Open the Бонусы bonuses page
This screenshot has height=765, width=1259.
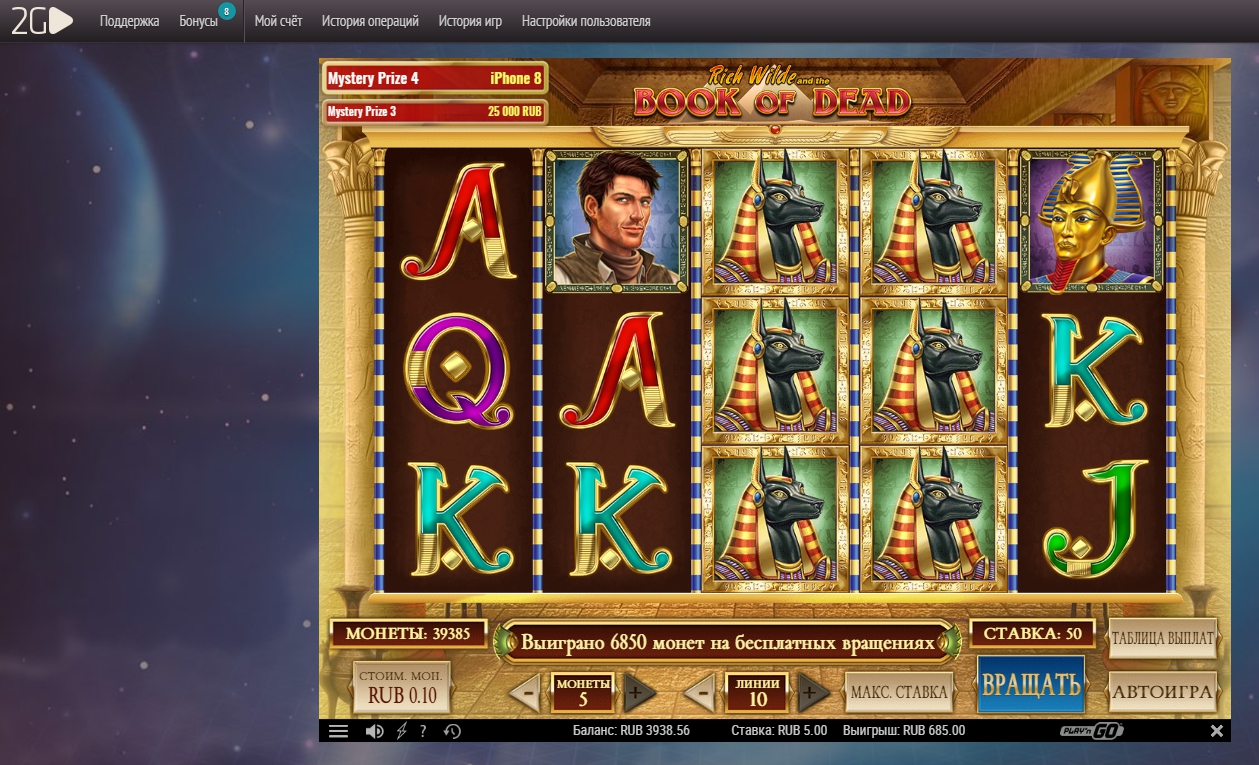pos(198,21)
